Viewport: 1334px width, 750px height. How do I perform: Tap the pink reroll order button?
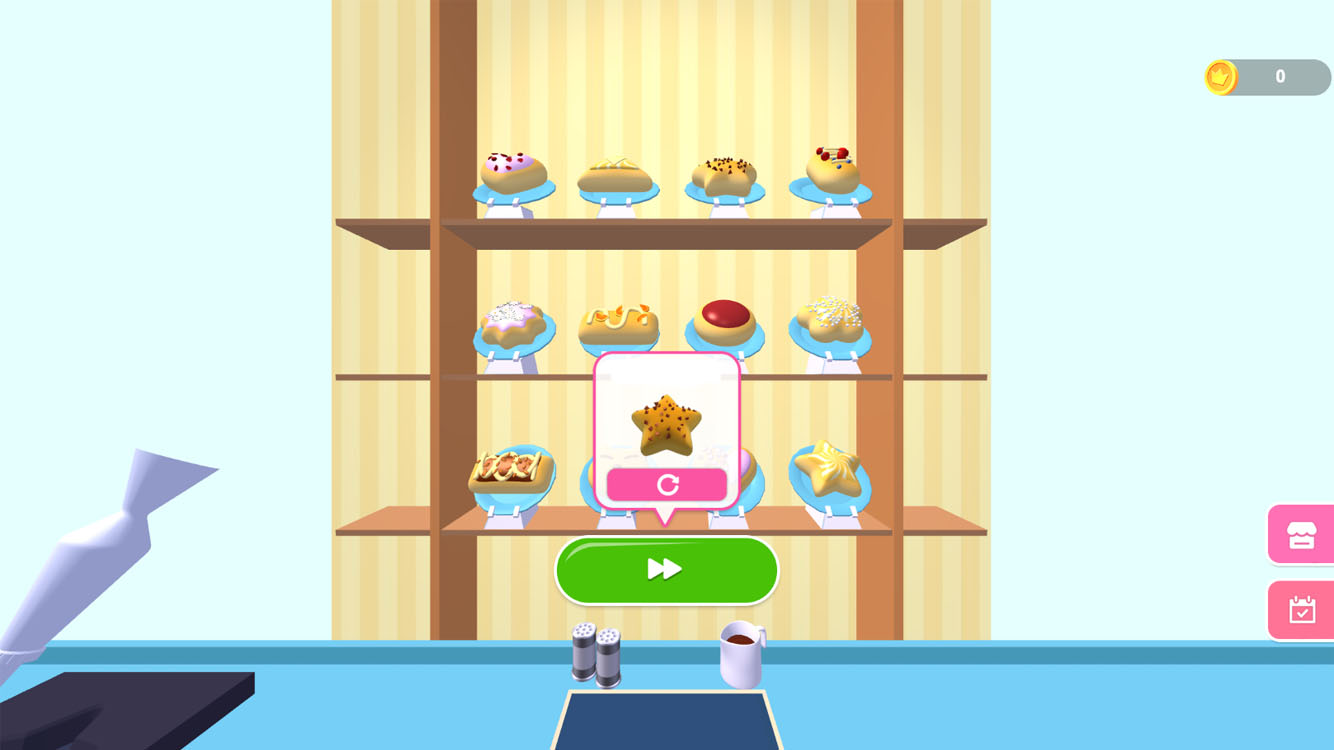667,484
